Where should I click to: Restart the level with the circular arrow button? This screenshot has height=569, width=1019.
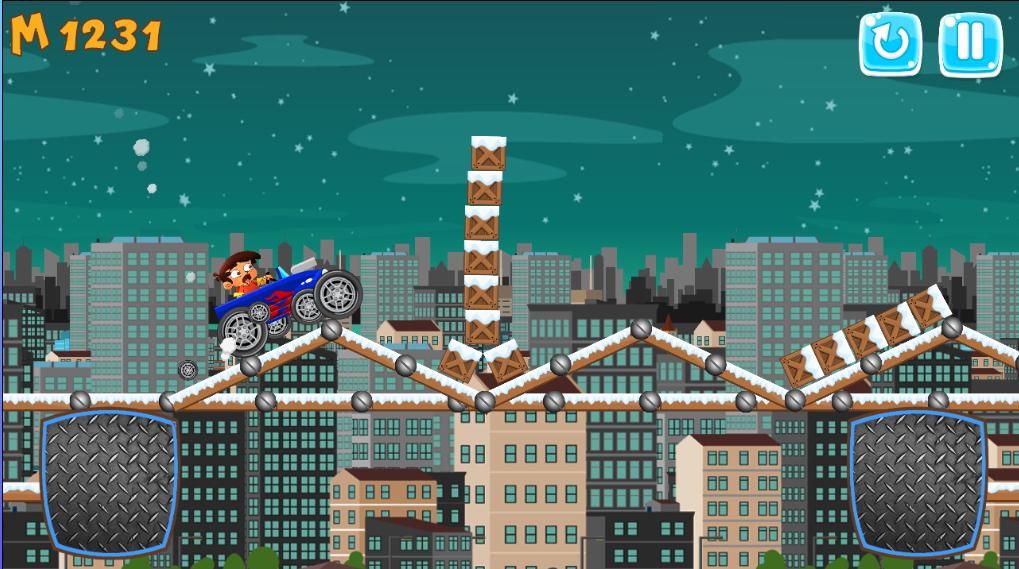(890, 44)
